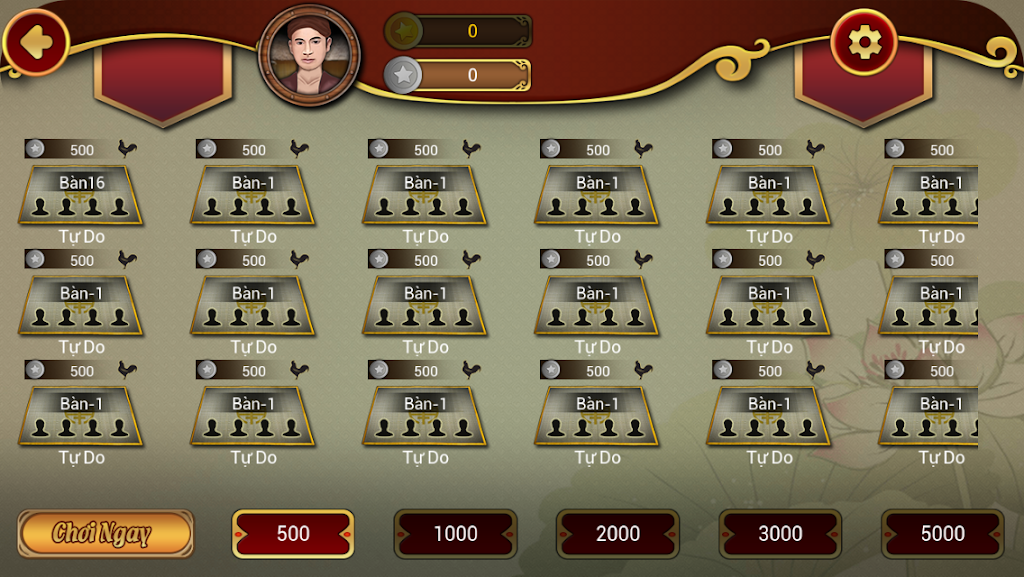The image size is (1024, 577).
Task: Pick the 3000 bet level
Action: [780, 533]
